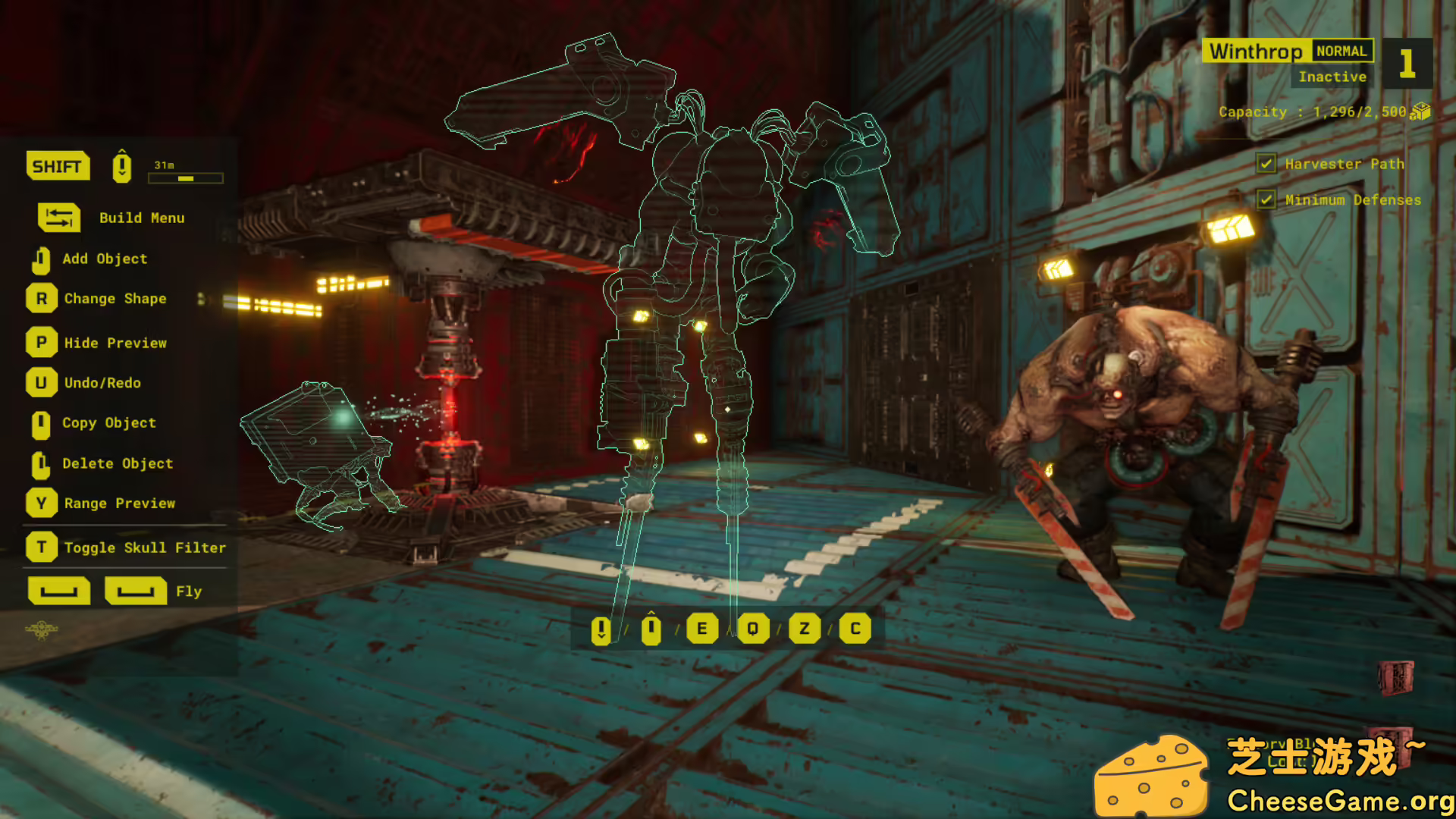Toggle the Minimum Defenses checkbox

[x=1266, y=199]
